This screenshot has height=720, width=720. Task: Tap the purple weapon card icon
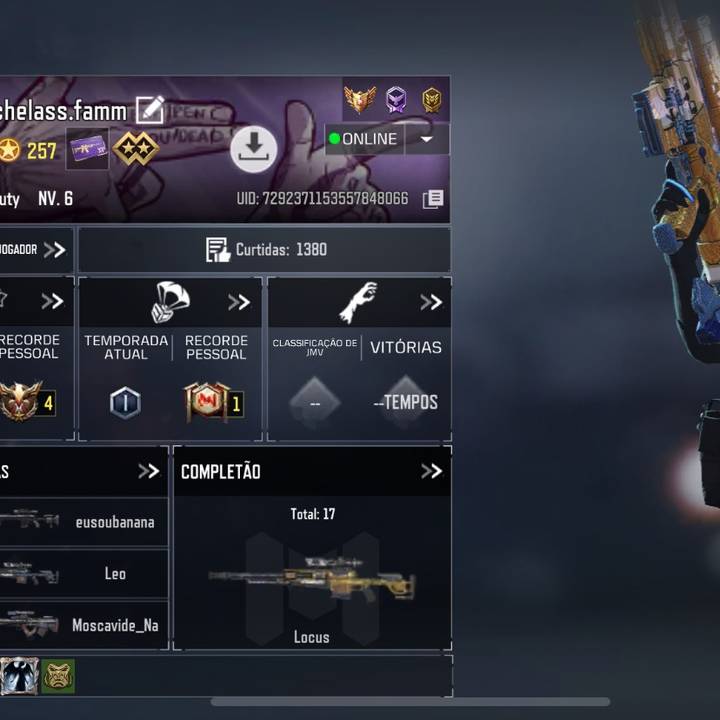tap(88, 149)
